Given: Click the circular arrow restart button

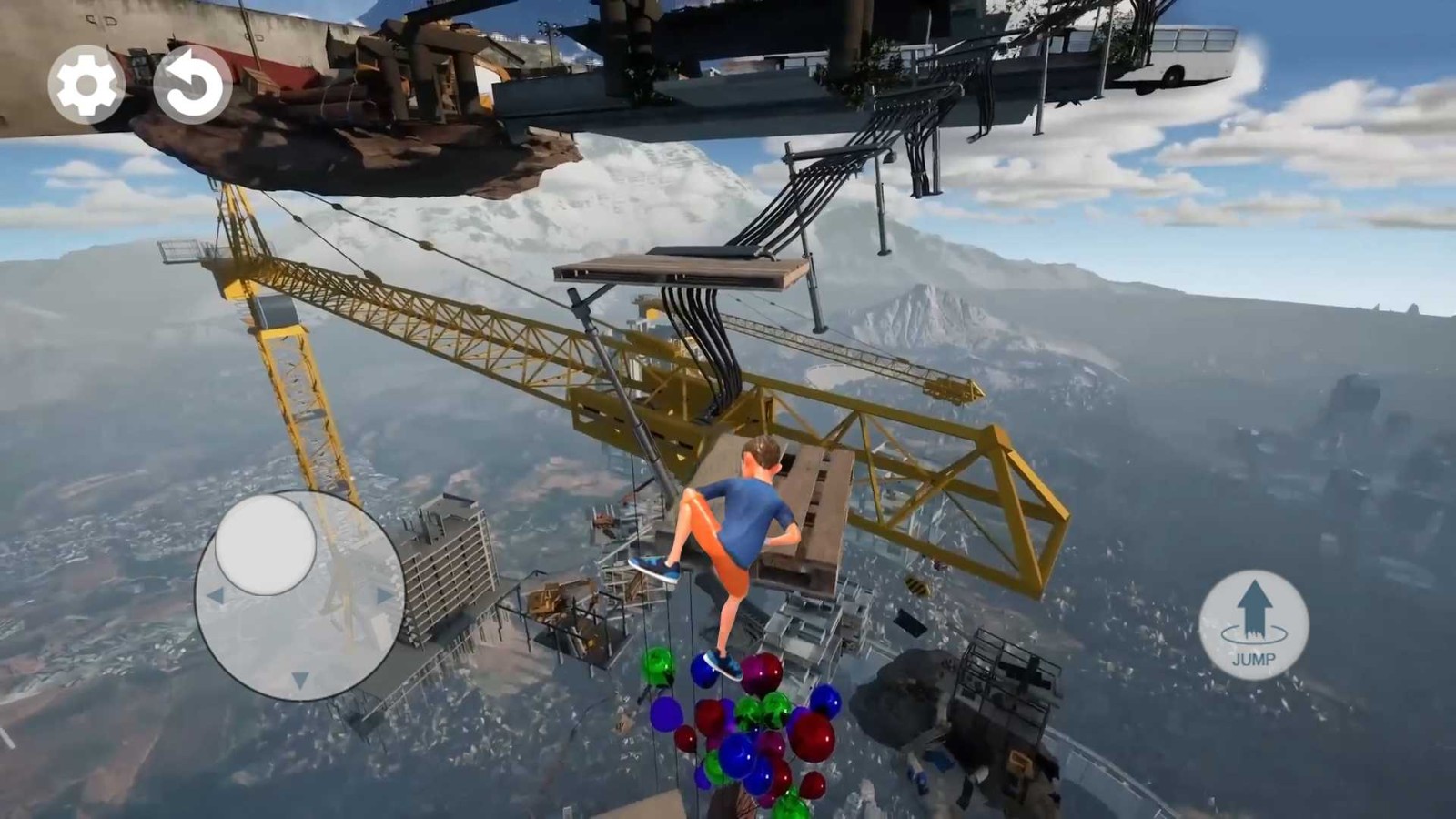Looking at the screenshot, I should click(x=192, y=85).
